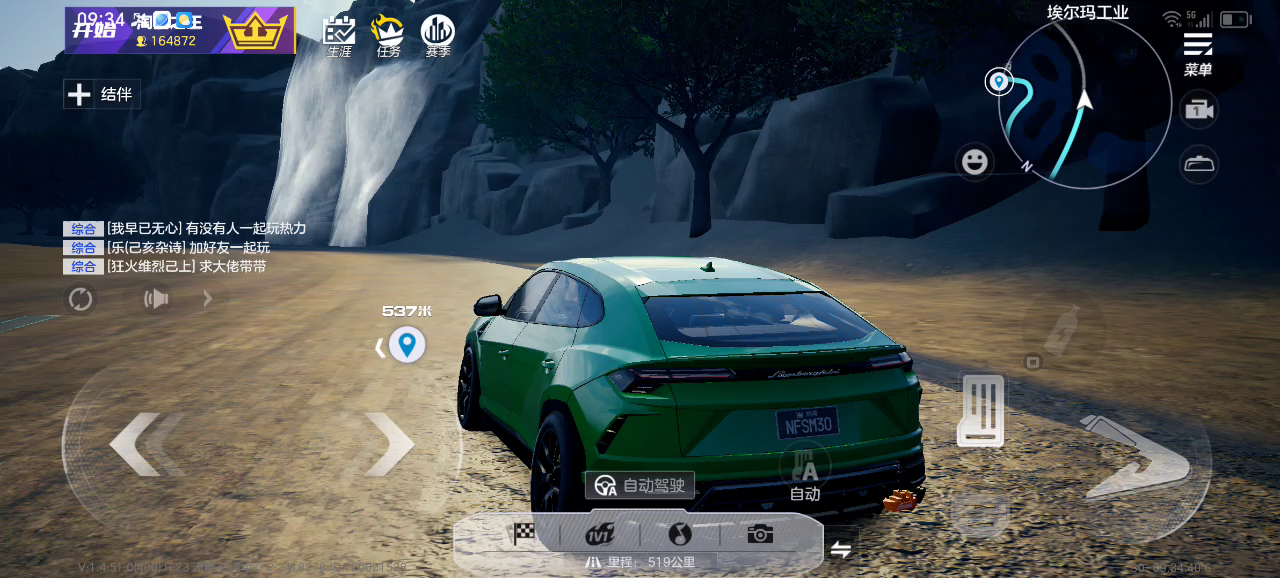1280x578 pixels.
Task: Steer right with the right arrow
Action: pyautogui.click(x=390, y=444)
